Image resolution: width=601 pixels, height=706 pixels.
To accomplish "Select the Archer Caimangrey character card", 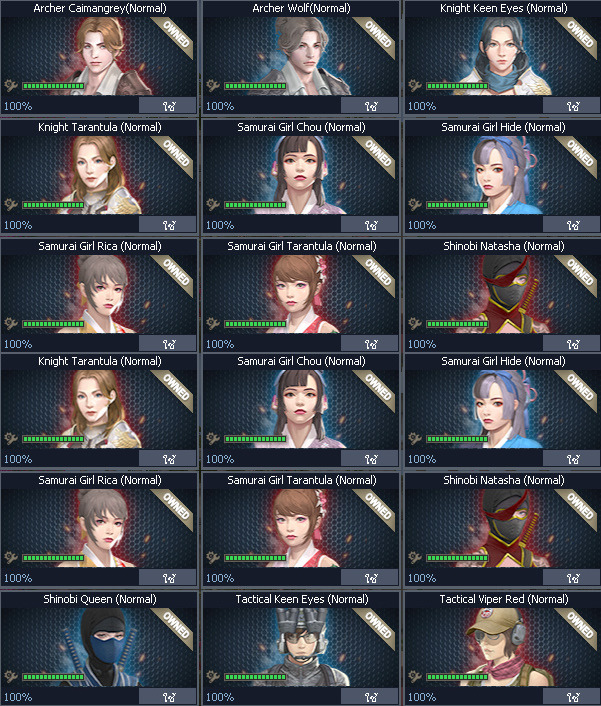I will coord(98,55).
